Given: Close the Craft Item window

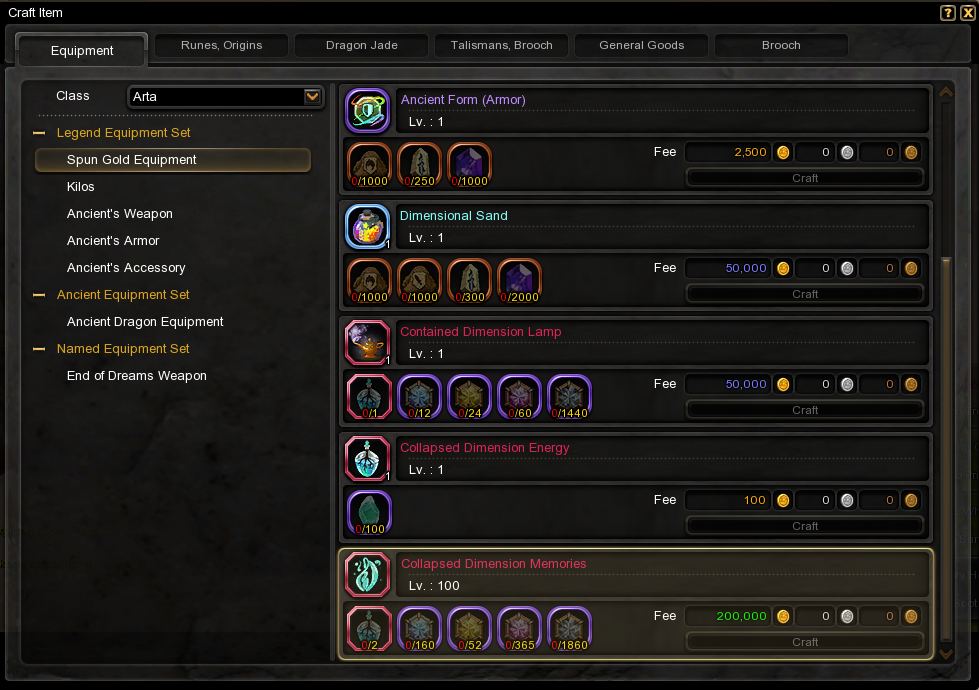Looking at the screenshot, I should click(966, 13).
